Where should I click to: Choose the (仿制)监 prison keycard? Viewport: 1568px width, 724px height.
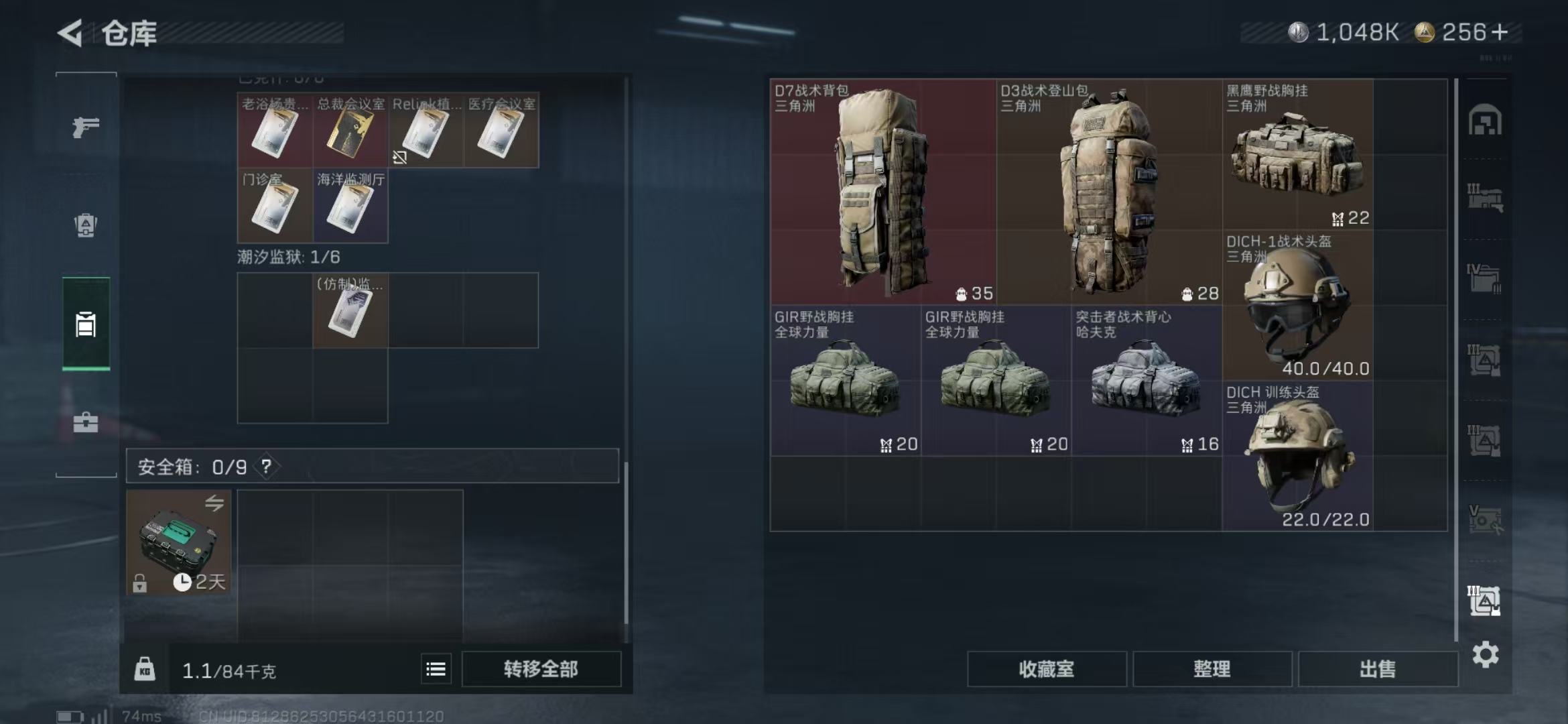tap(350, 311)
